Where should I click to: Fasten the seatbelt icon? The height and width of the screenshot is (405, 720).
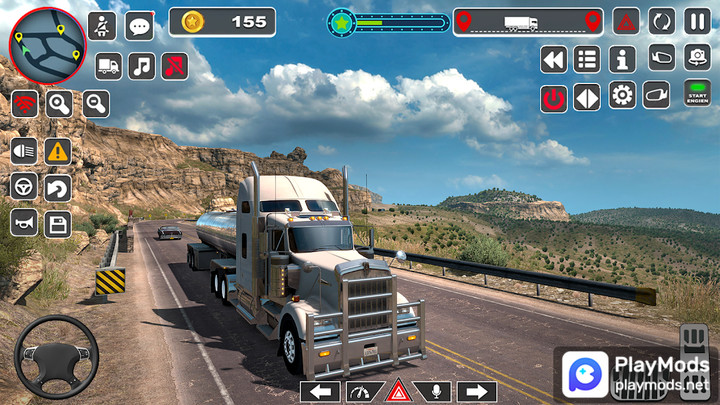(101, 26)
